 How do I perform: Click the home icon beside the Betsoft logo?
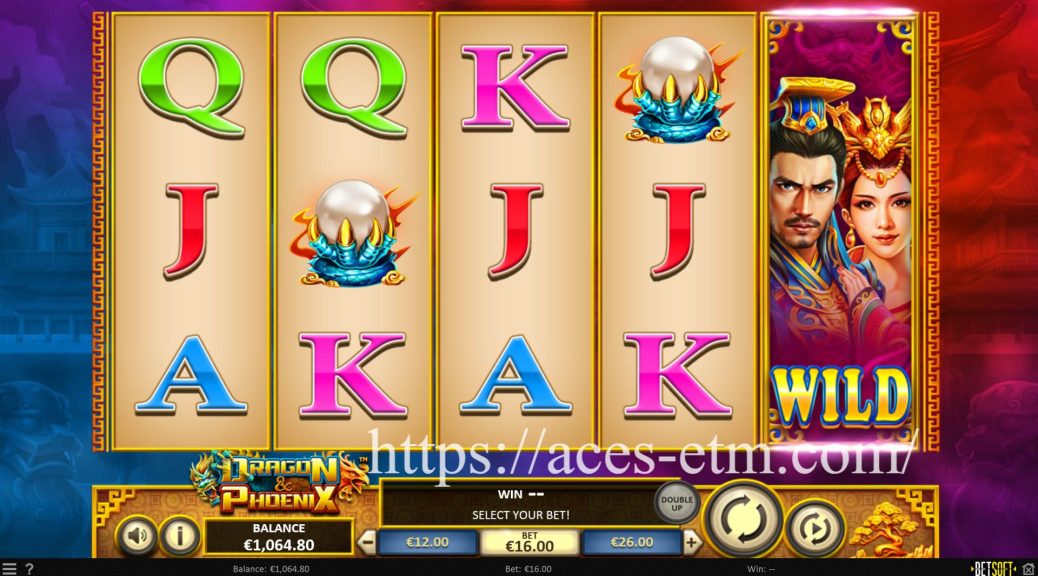pos(1027,569)
